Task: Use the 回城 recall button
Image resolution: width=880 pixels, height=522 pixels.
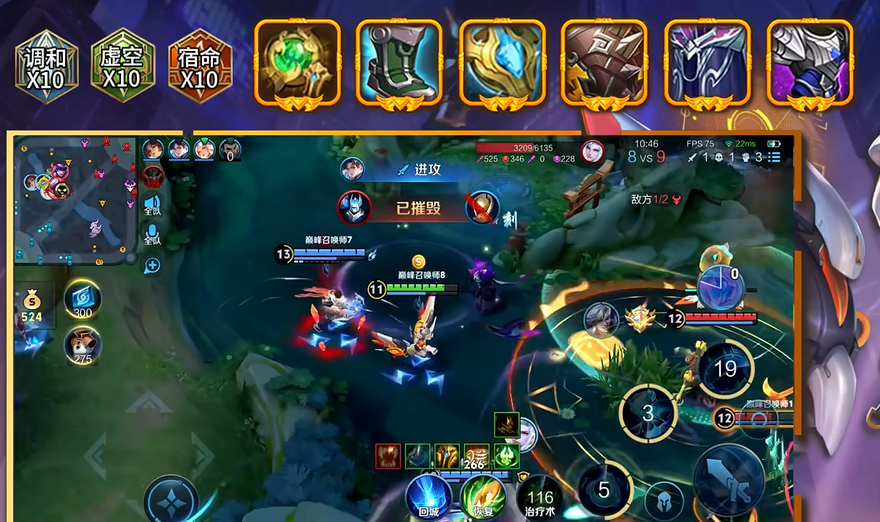Action: click(428, 497)
